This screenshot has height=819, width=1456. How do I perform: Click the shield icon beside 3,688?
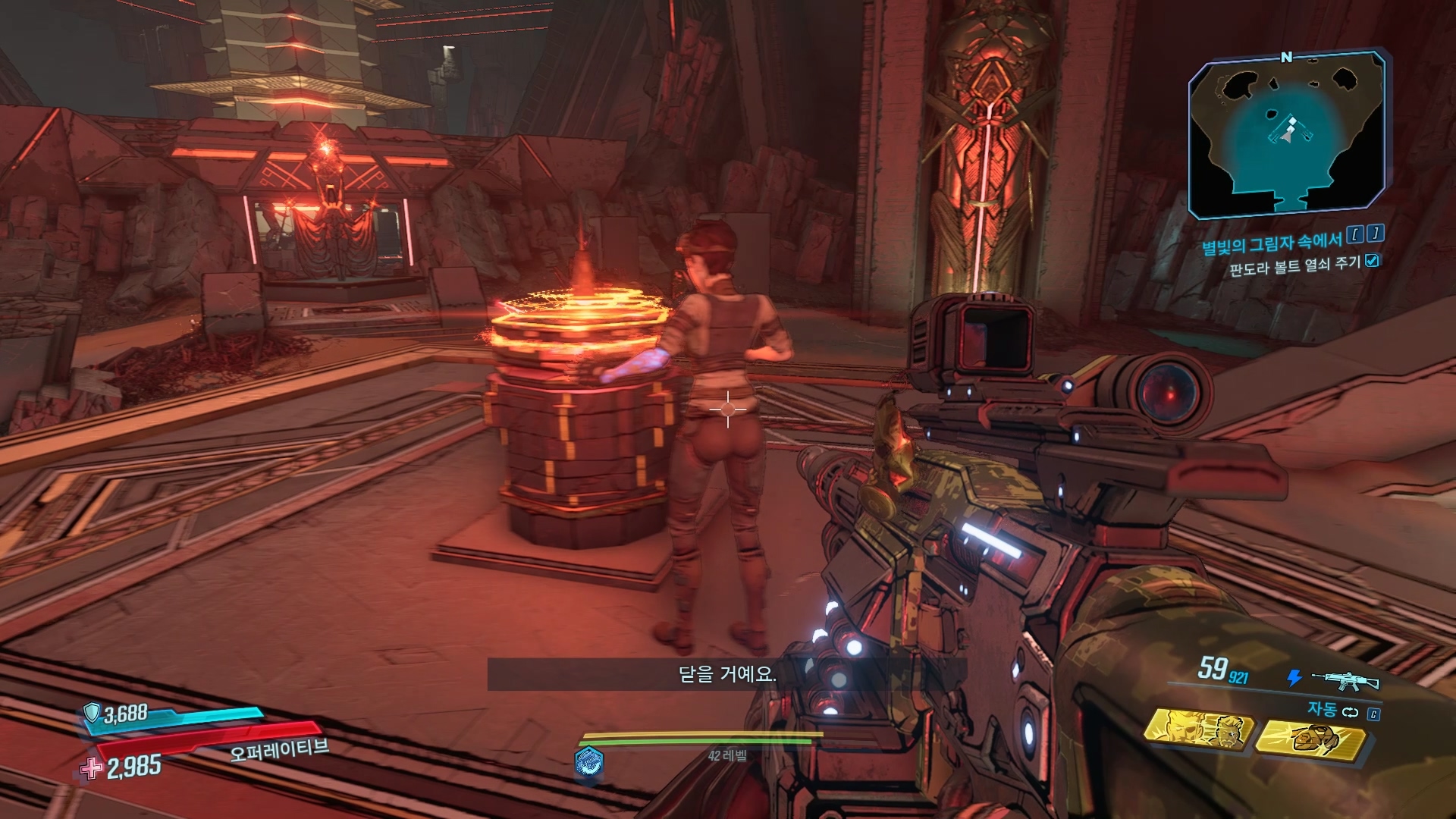point(92,712)
